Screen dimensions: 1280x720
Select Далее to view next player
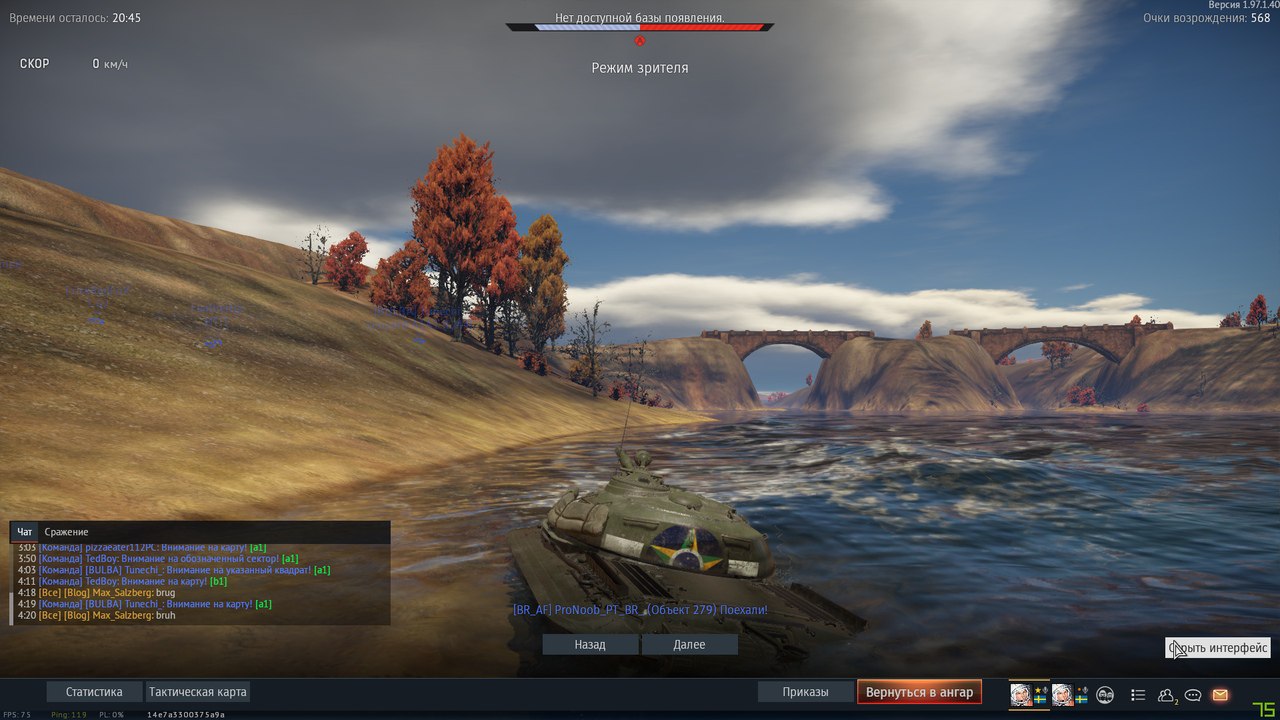(x=689, y=645)
